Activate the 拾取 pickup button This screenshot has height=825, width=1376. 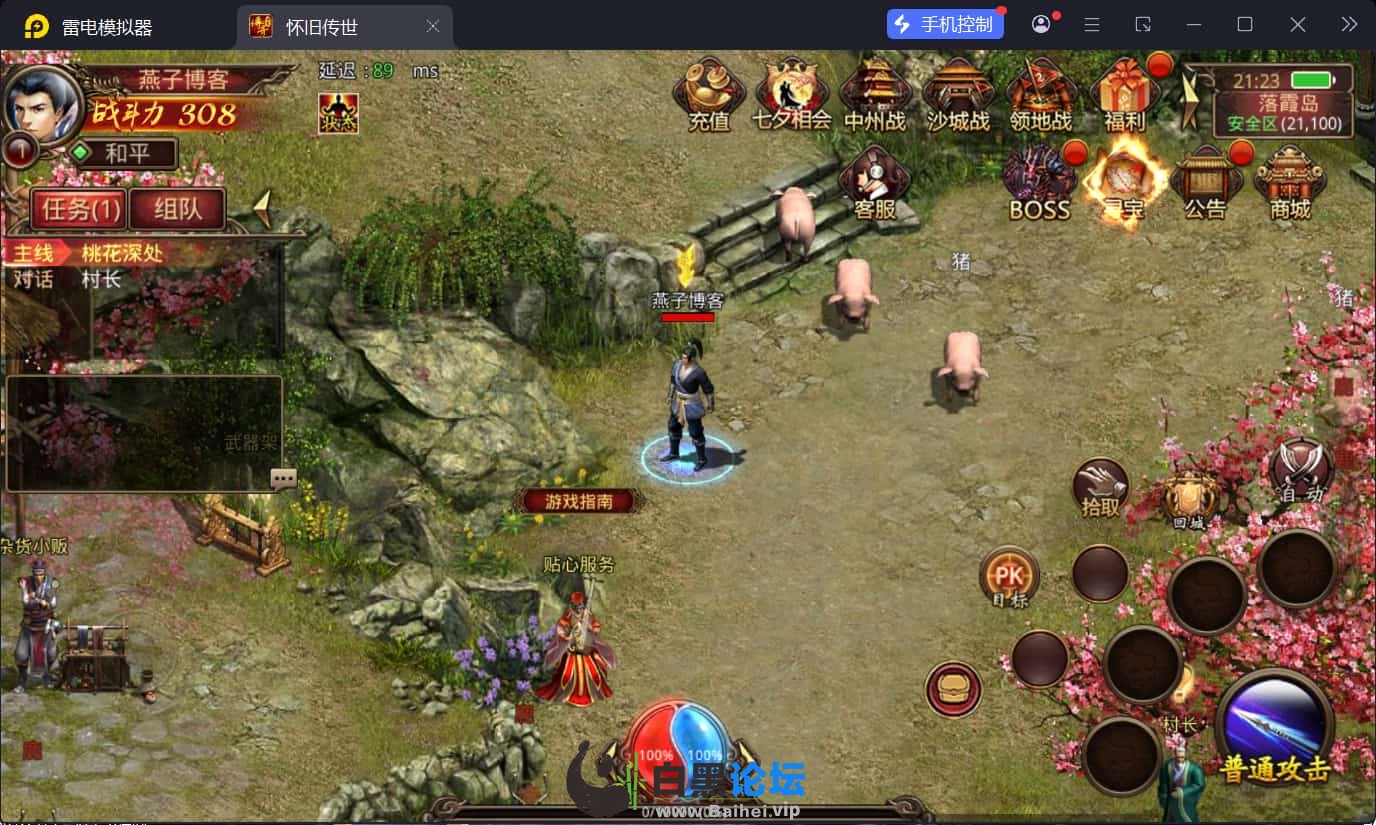tap(1100, 490)
